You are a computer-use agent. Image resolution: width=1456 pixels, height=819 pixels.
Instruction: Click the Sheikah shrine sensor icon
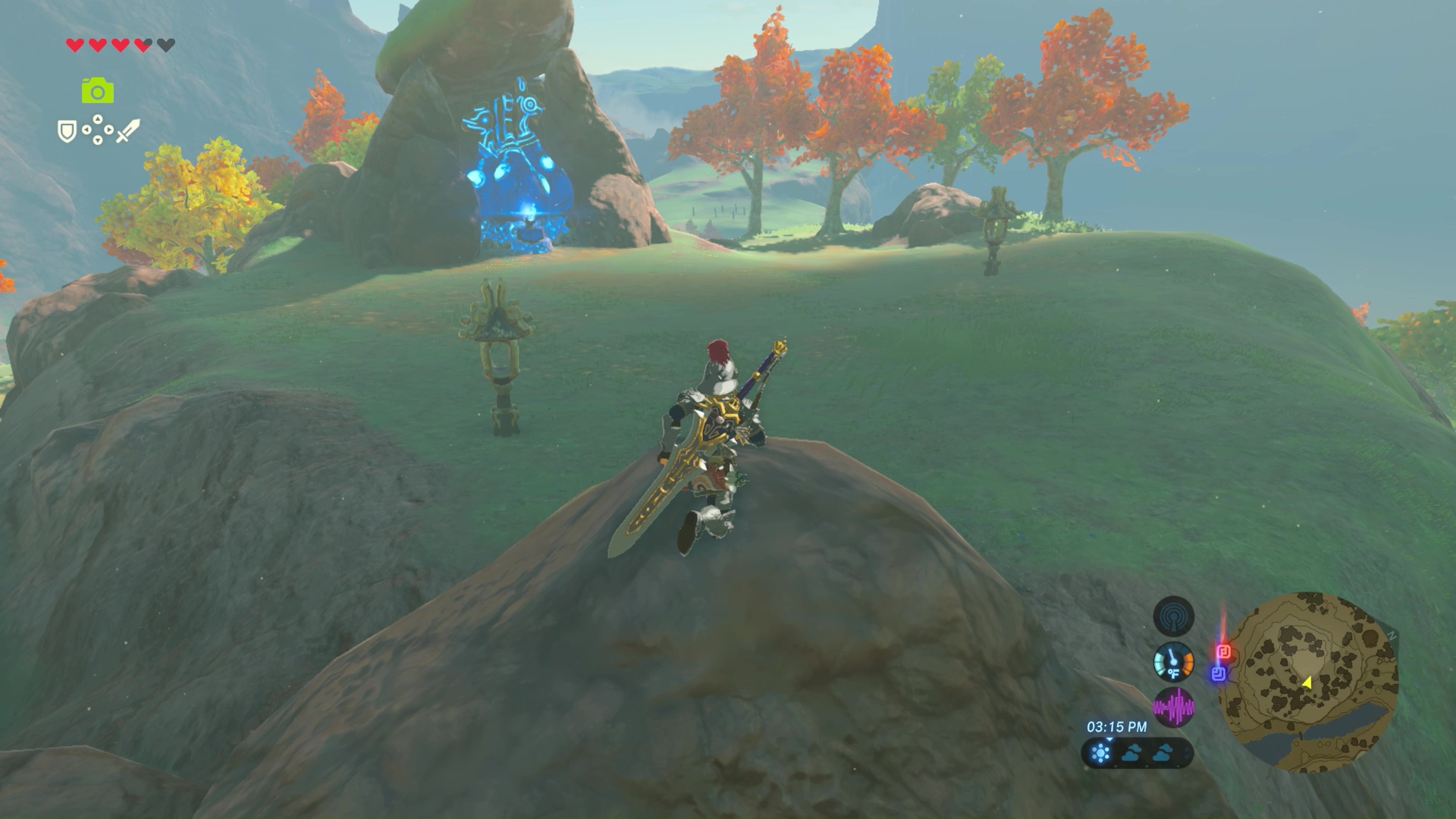click(1173, 617)
